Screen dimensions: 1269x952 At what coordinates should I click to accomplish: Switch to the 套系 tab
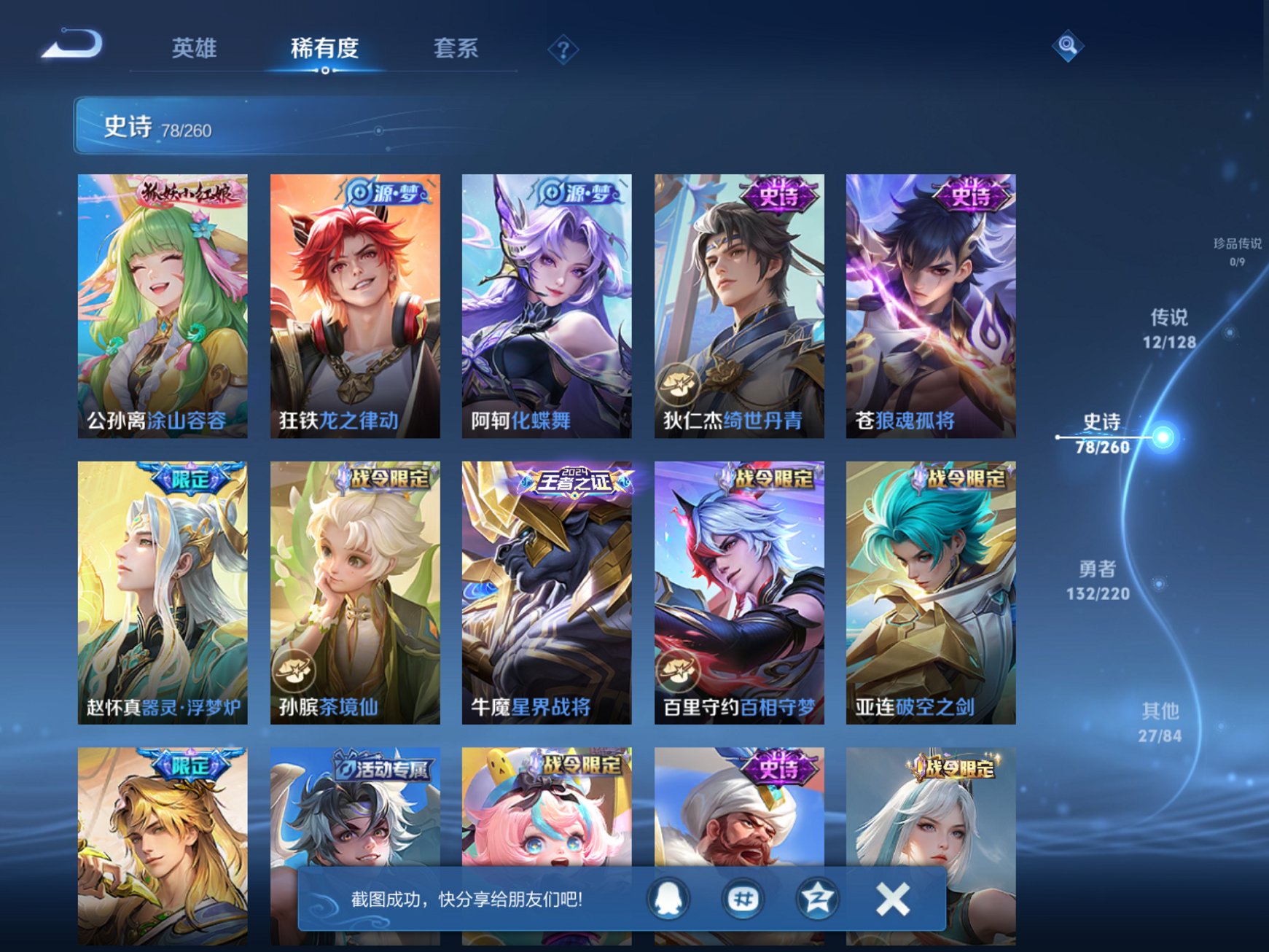tap(456, 47)
